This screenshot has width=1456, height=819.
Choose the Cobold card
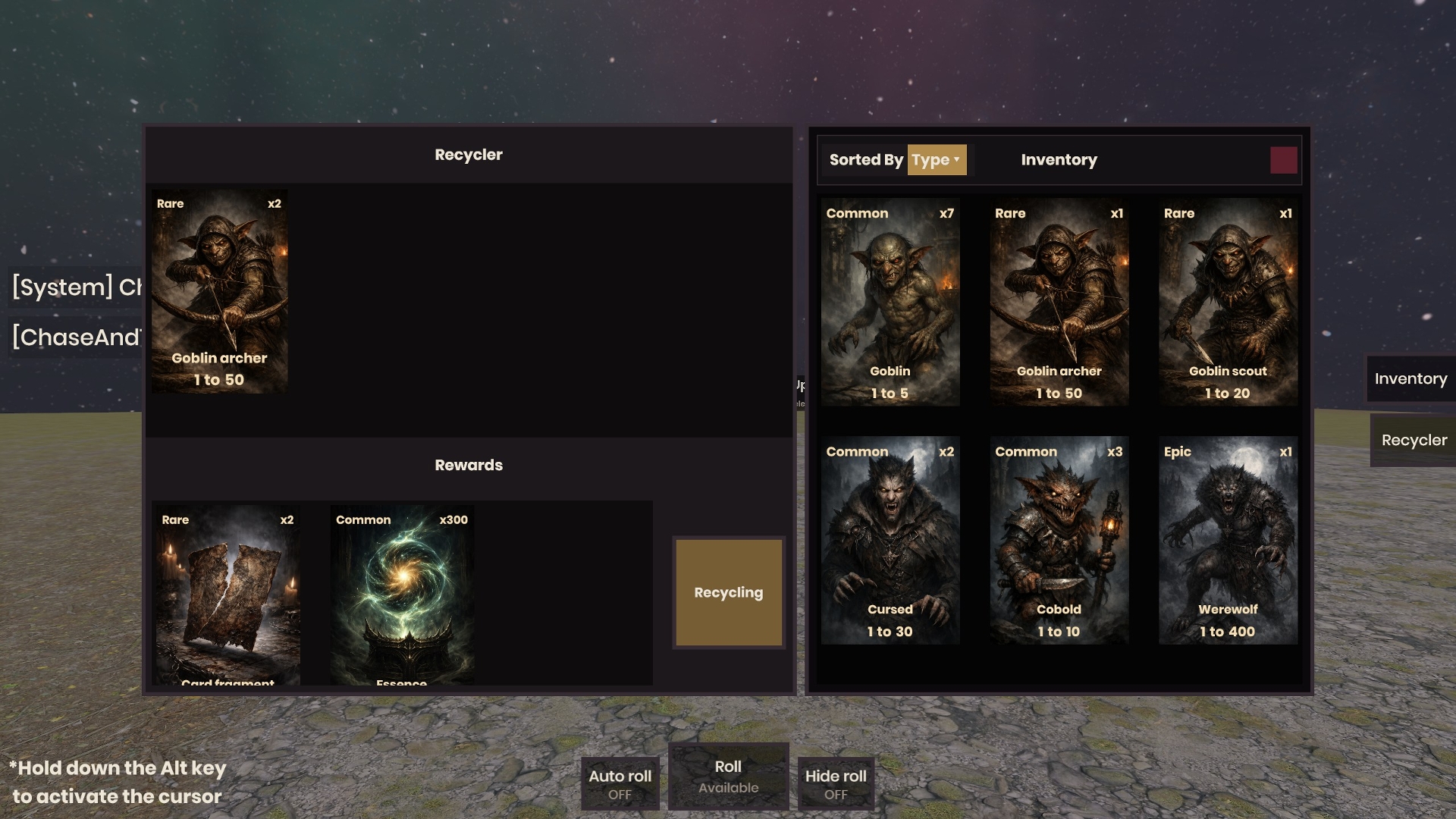click(x=1059, y=540)
